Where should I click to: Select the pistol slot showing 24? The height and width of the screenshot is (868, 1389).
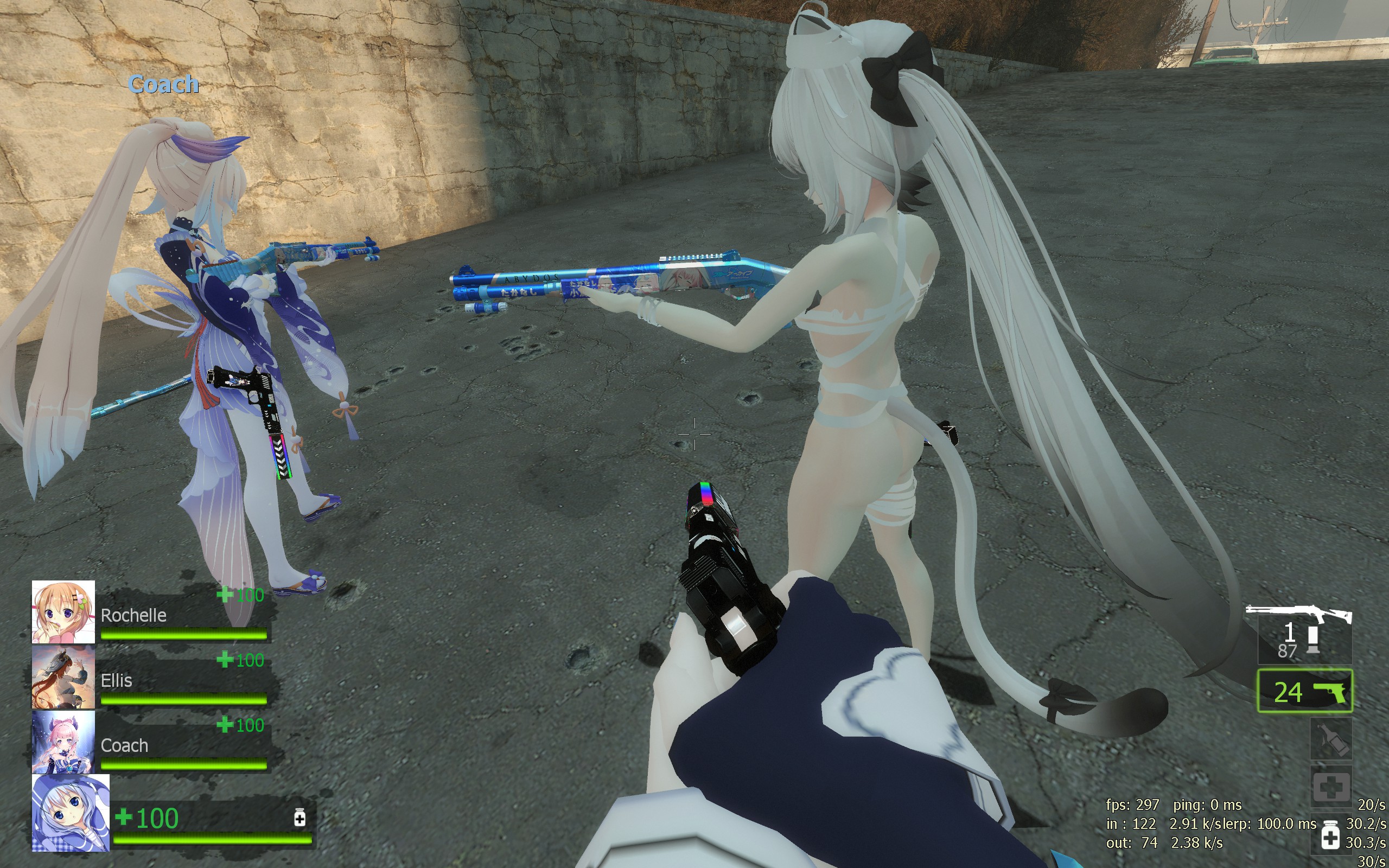tap(1304, 691)
